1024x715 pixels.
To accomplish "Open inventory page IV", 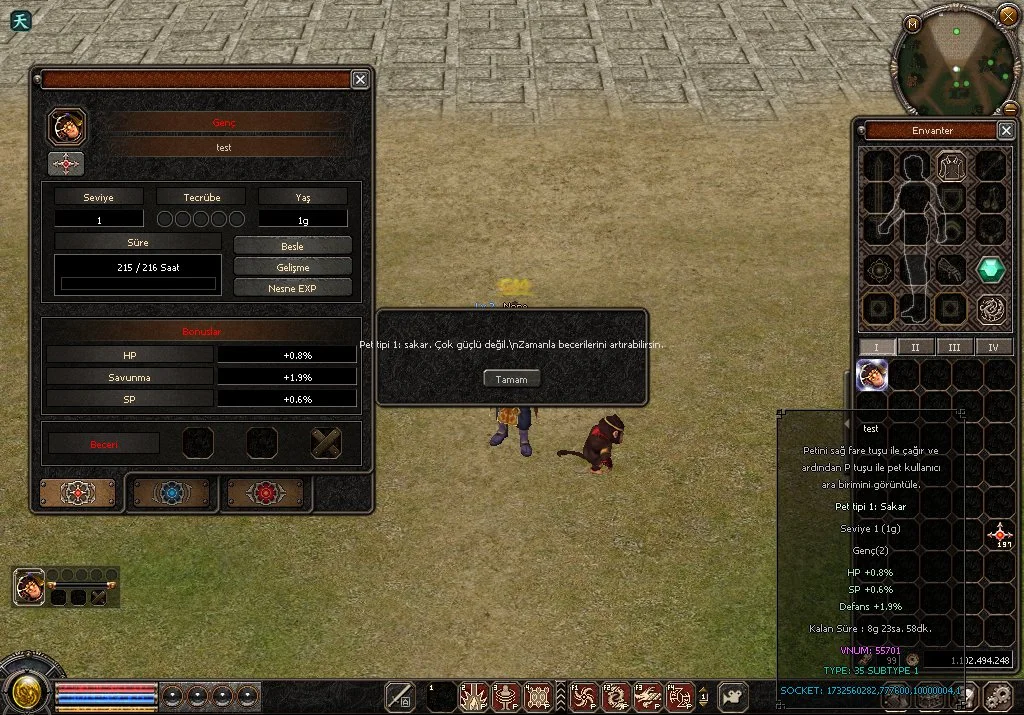I will [994, 347].
